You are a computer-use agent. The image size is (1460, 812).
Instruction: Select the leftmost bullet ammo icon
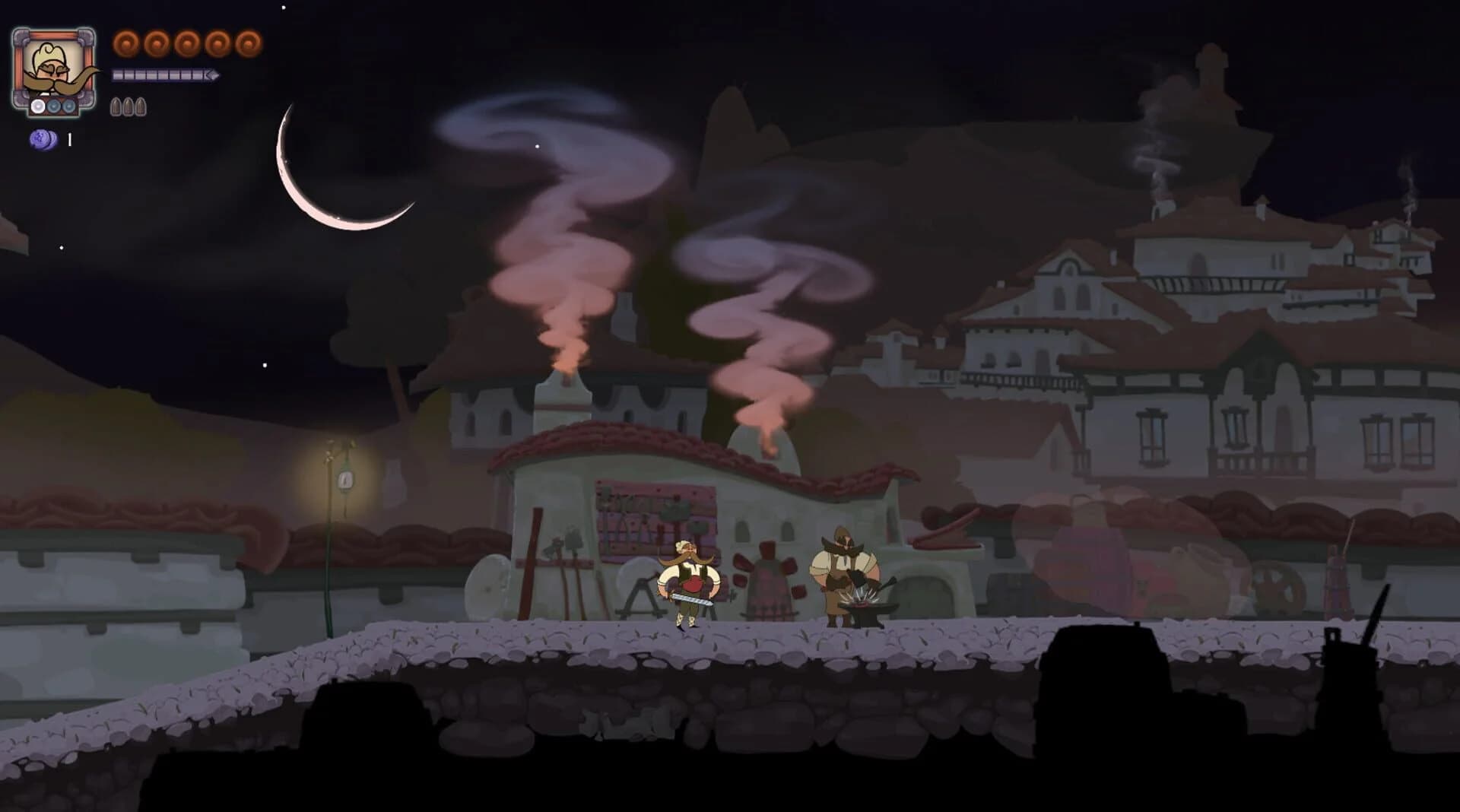(x=115, y=107)
